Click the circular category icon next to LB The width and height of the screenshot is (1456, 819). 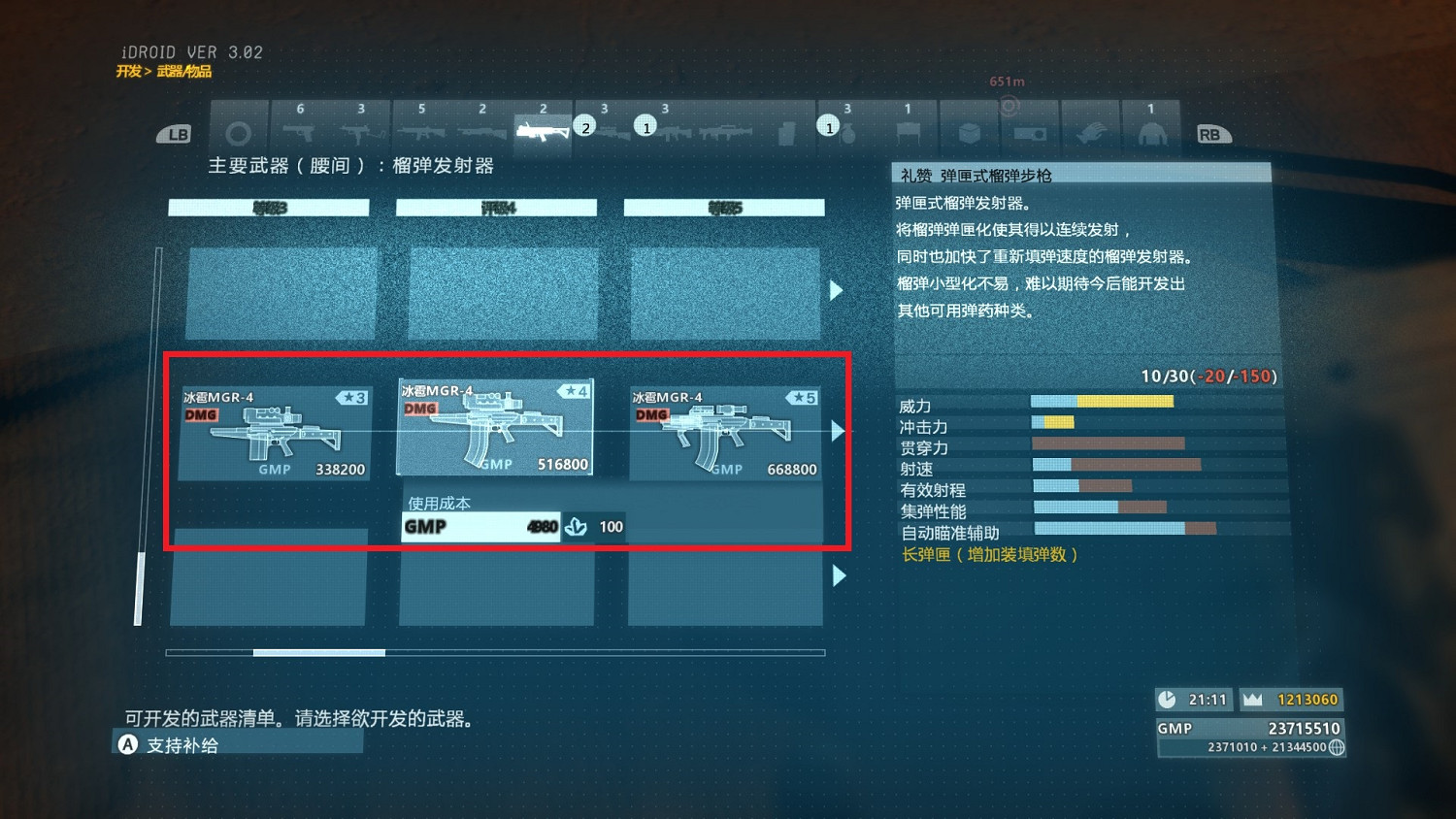click(239, 133)
